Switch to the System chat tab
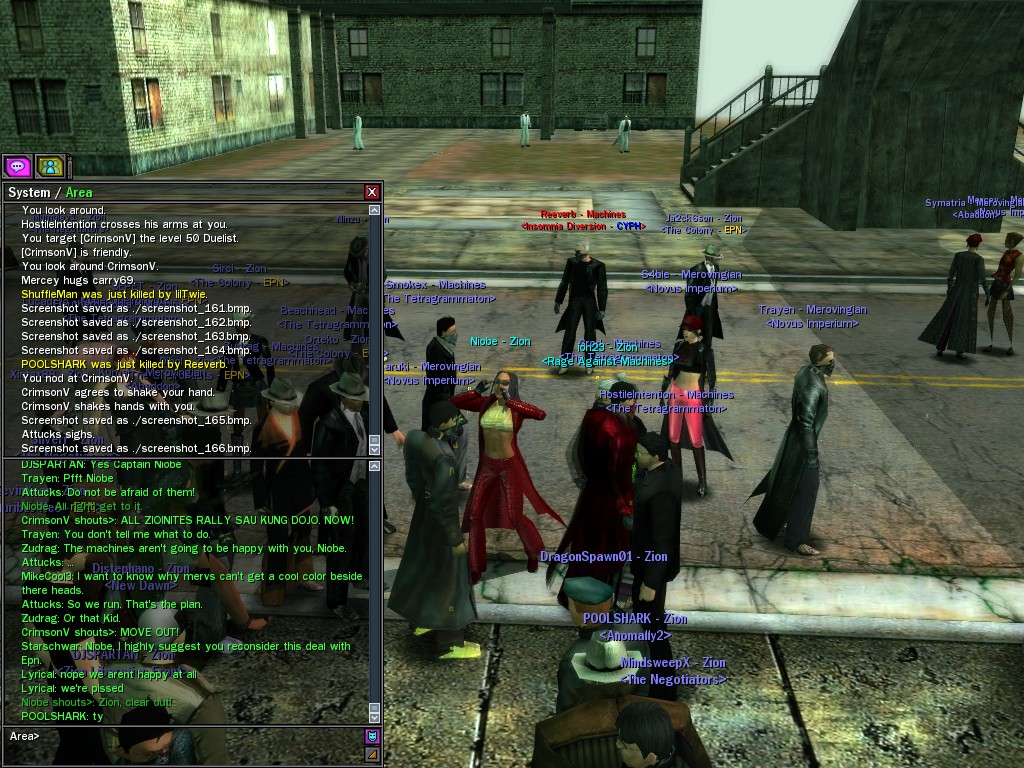 pyautogui.click(x=28, y=192)
